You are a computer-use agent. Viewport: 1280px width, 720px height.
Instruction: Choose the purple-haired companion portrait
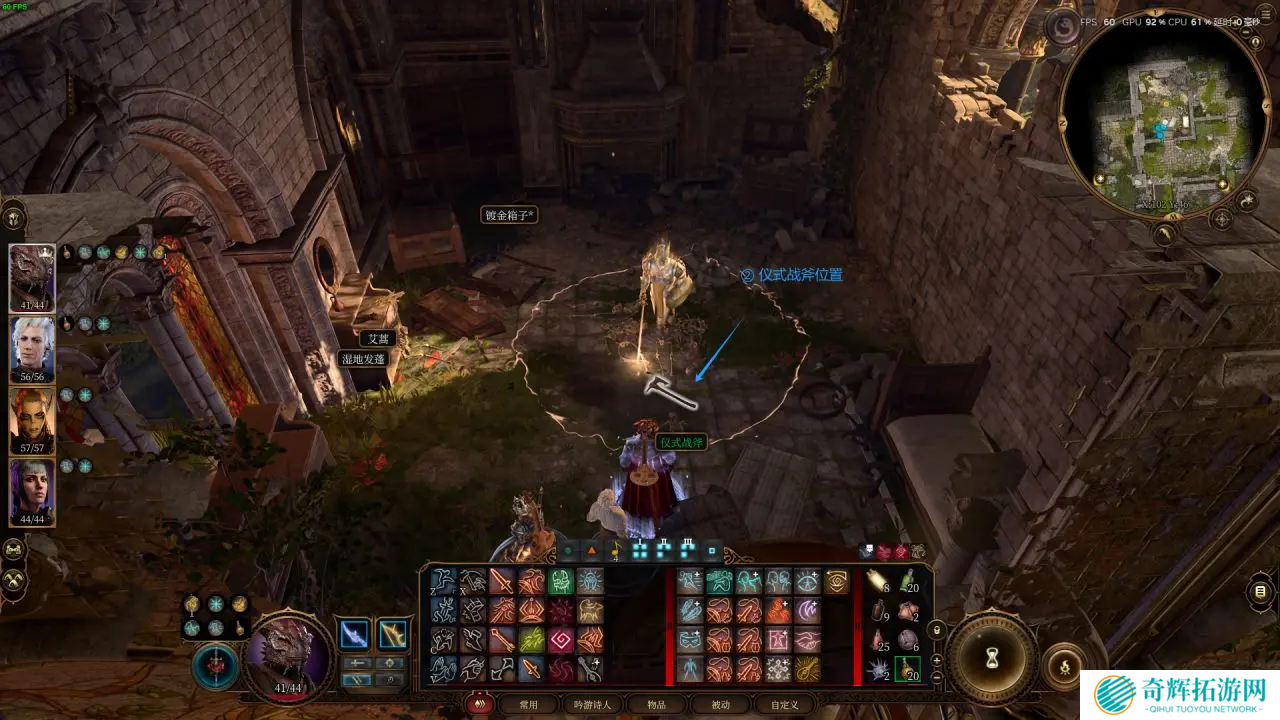click(x=32, y=490)
